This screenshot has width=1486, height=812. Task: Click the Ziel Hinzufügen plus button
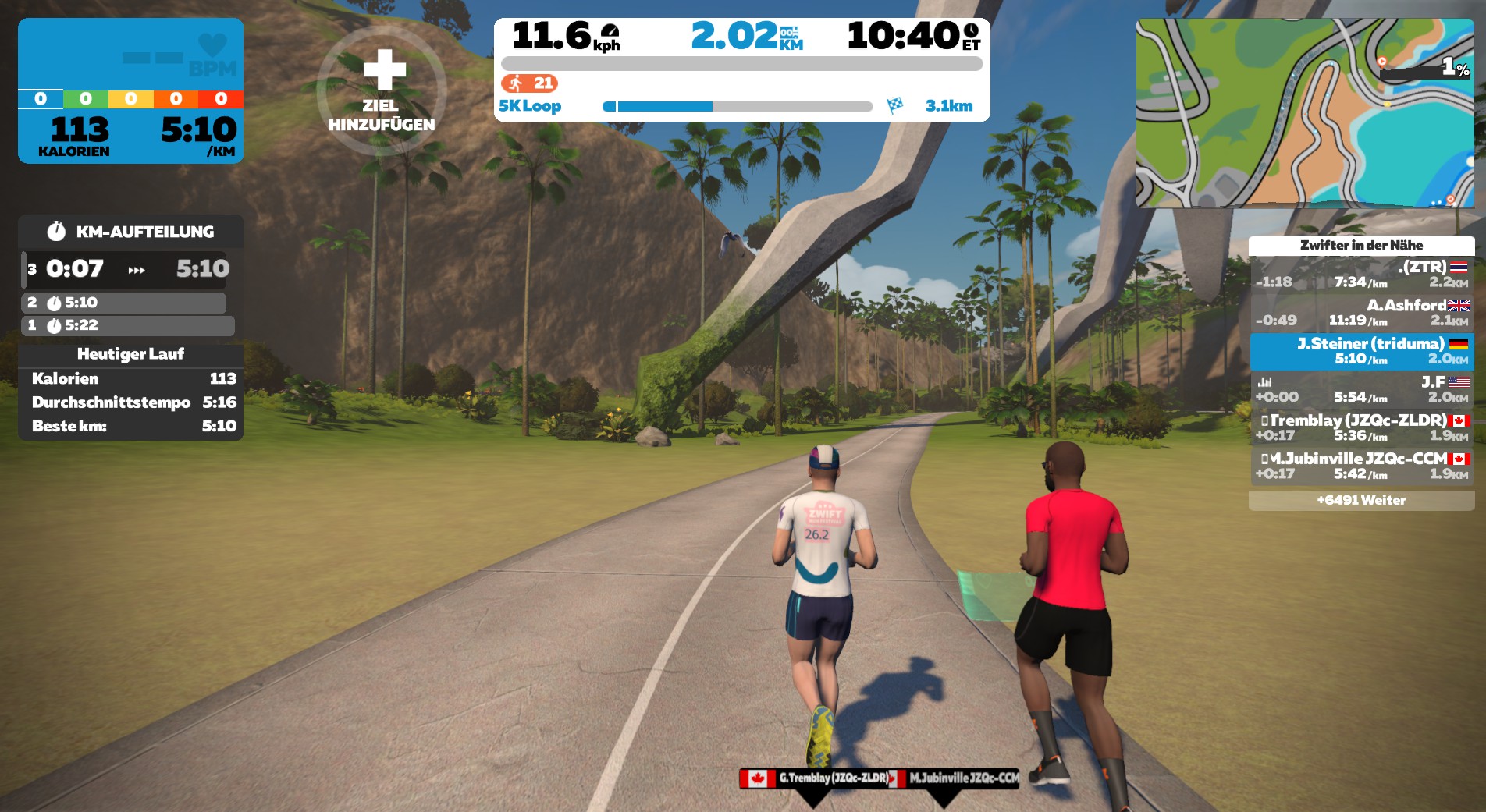pos(382,90)
